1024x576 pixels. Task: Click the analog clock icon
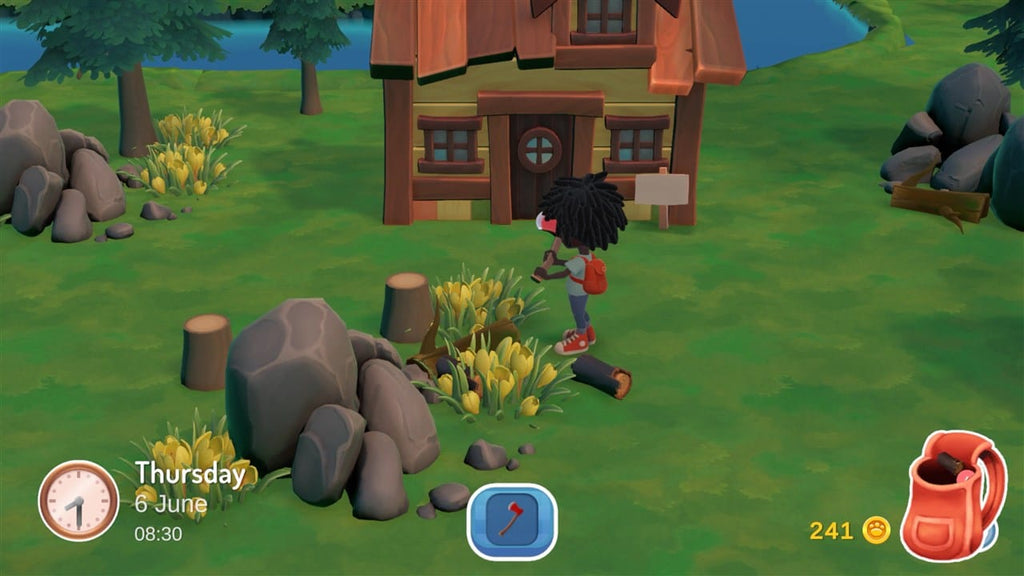[x=78, y=501]
